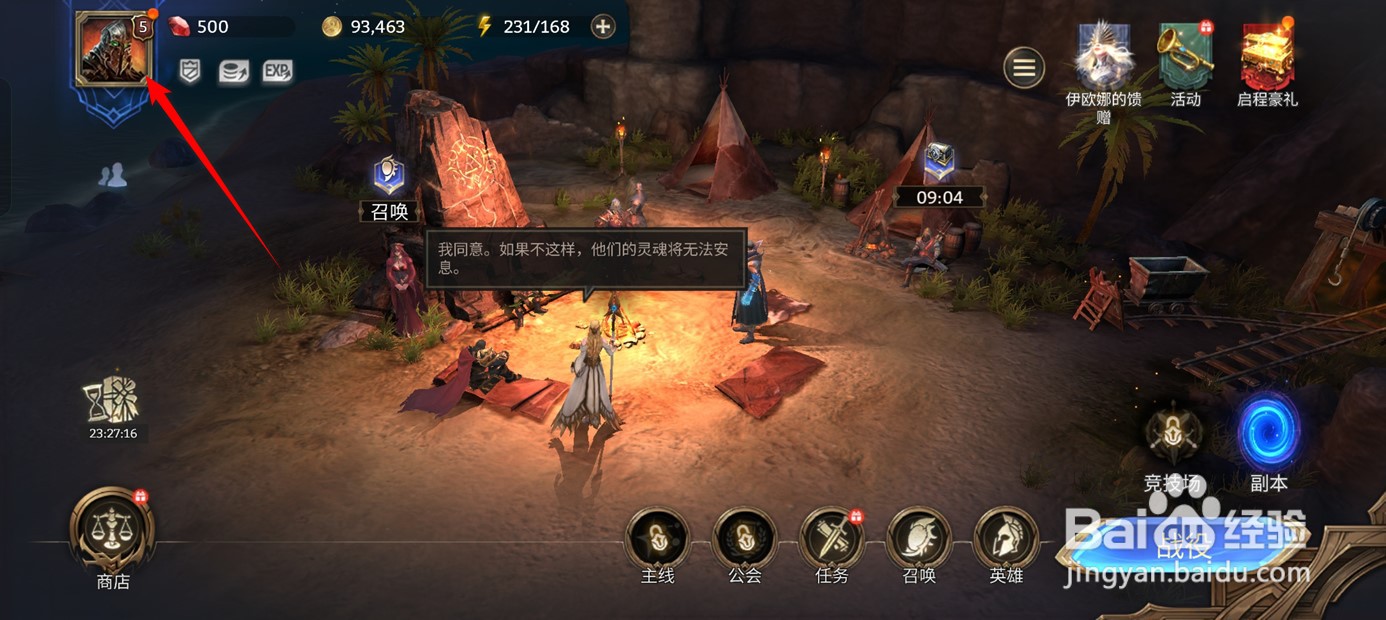This screenshot has width=1386, height=620.
Task: Enter the 竞技场 arena
Action: (1174, 434)
